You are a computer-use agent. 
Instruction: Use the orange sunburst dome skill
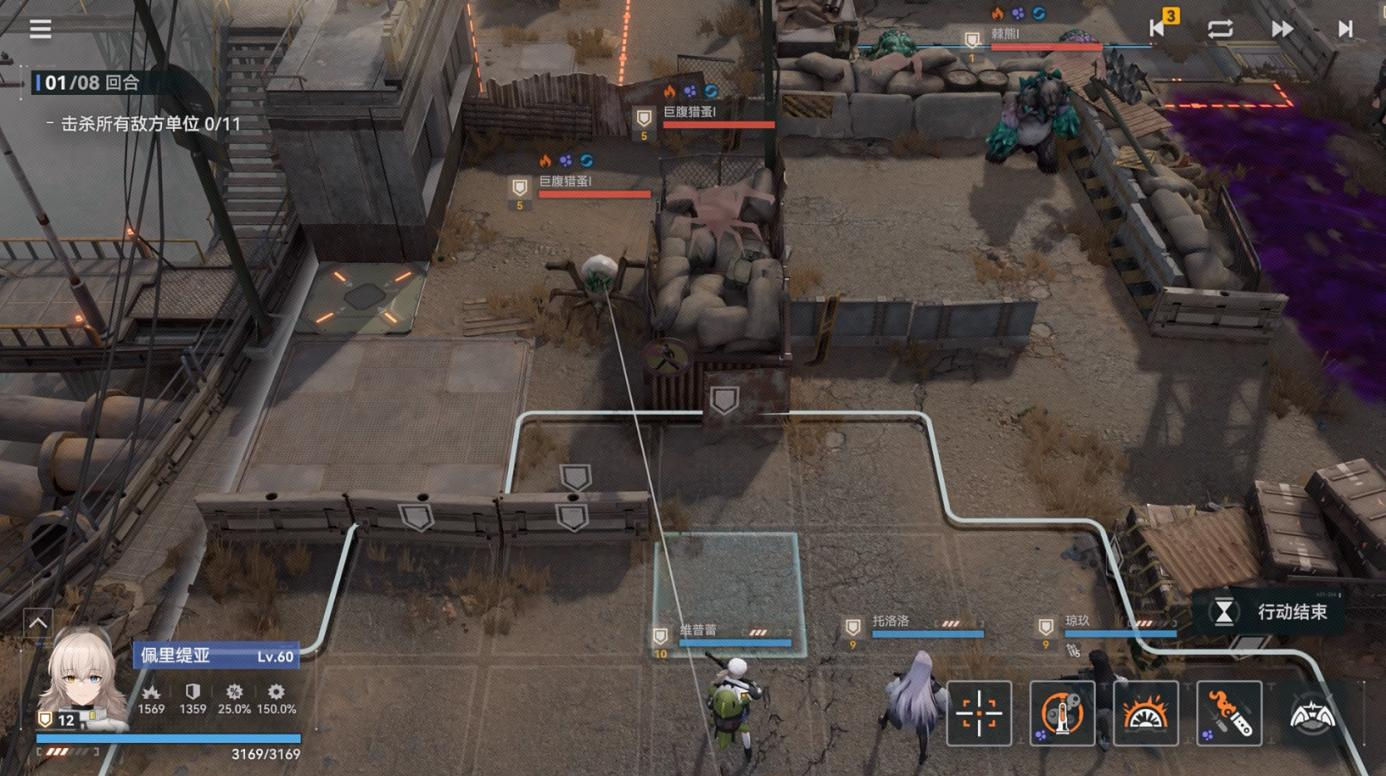pyautogui.click(x=1146, y=714)
